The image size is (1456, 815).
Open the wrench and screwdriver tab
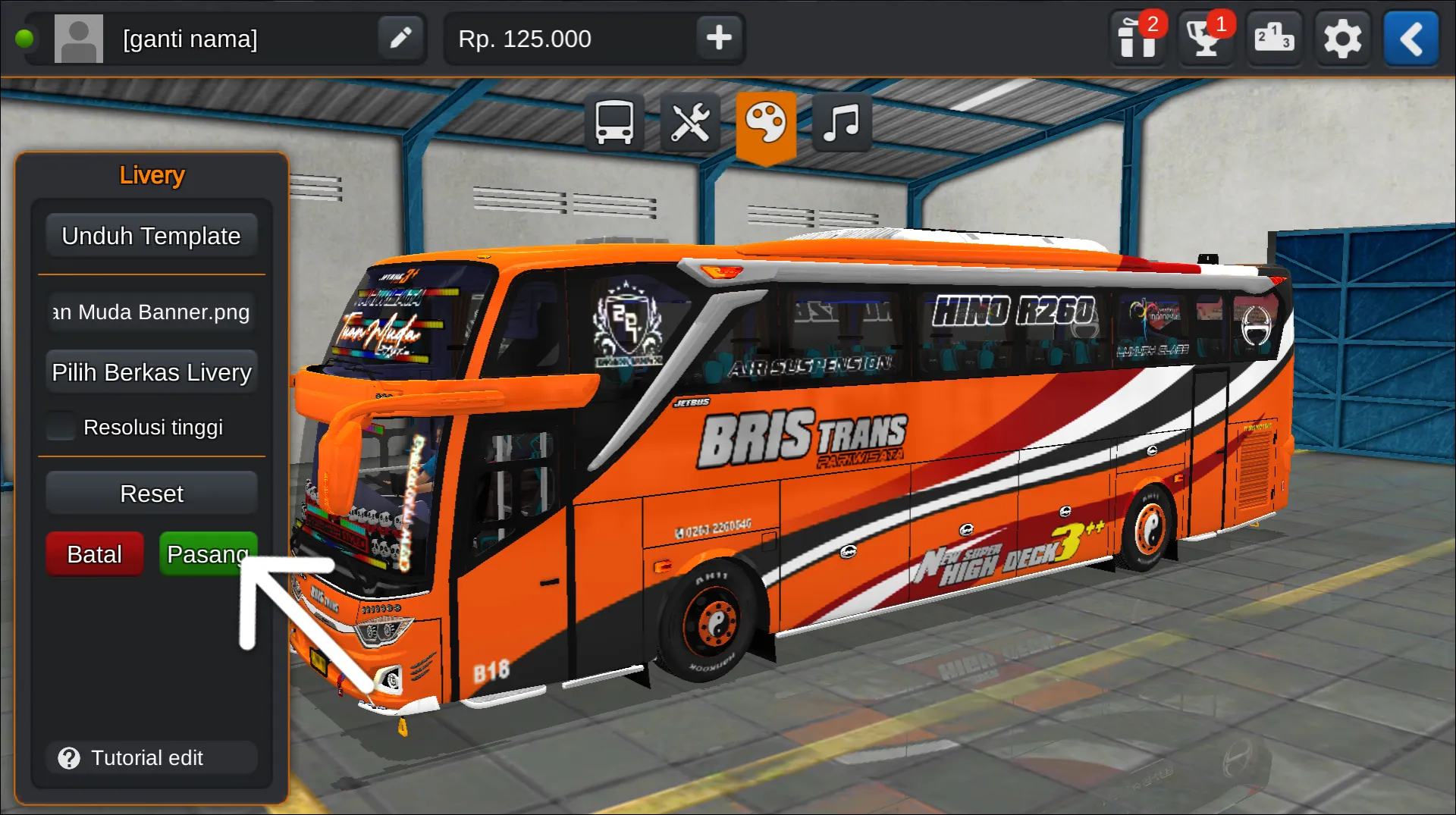coord(689,123)
